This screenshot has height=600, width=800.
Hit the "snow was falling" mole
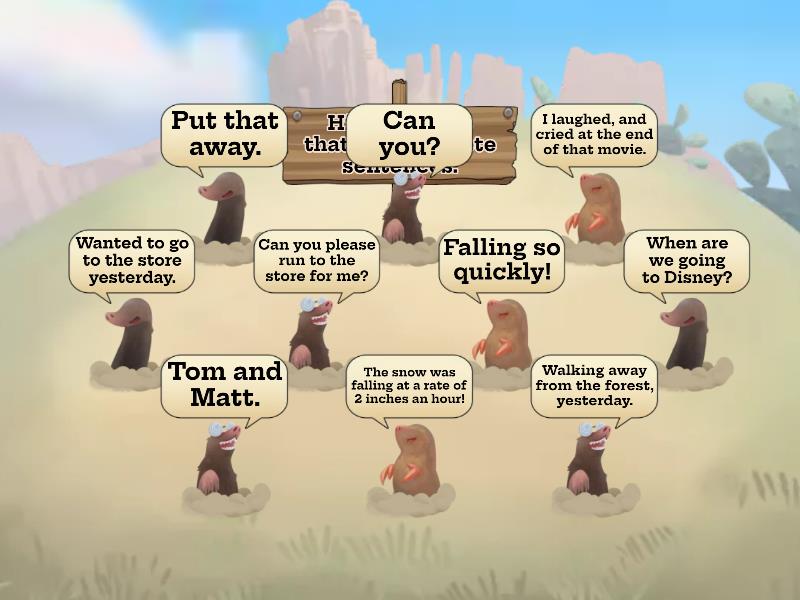point(410,460)
